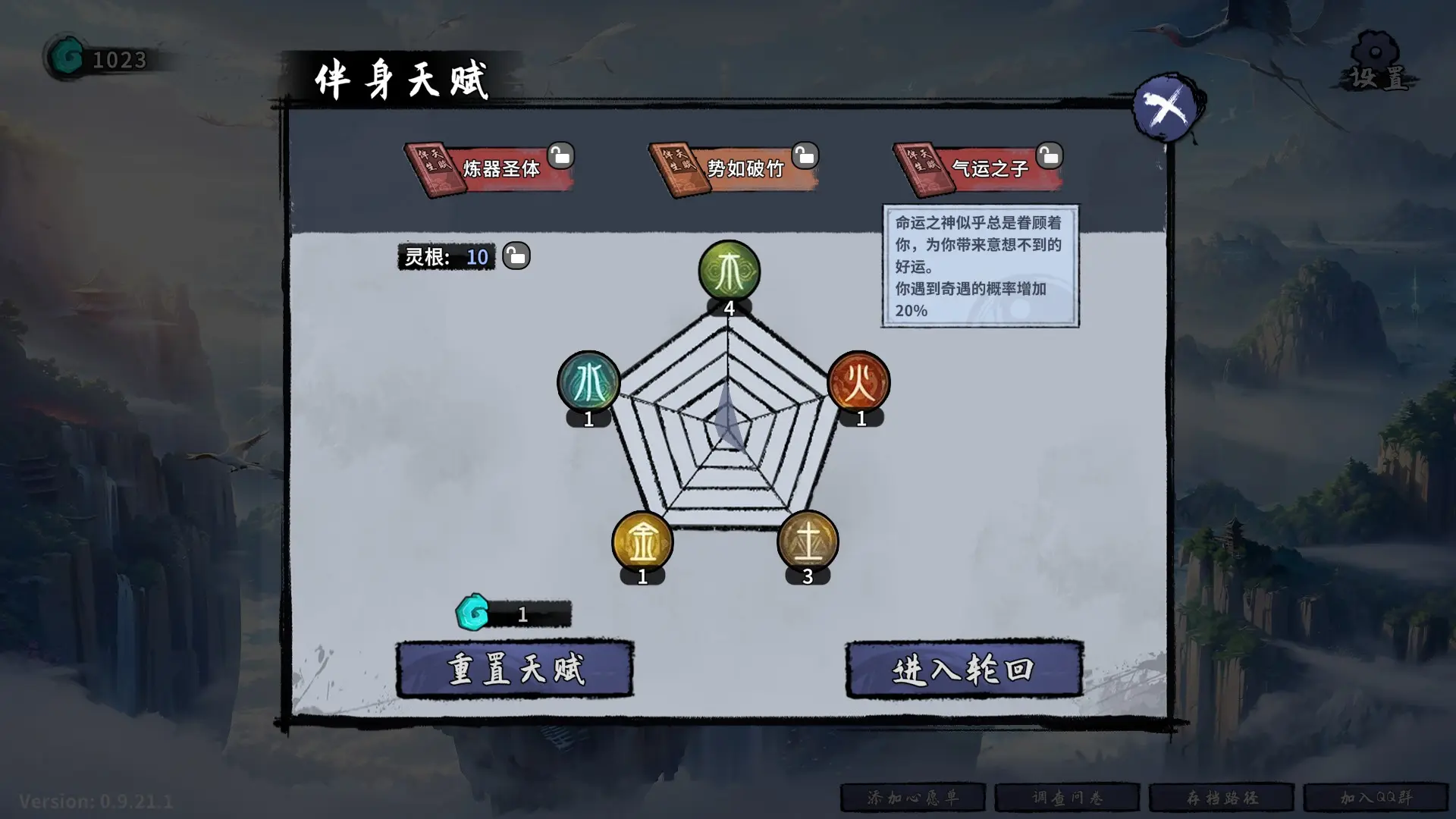This screenshot has height=819, width=1456.
Task: Select the 土 (Earth) spirit root icon
Action: (808, 541)
